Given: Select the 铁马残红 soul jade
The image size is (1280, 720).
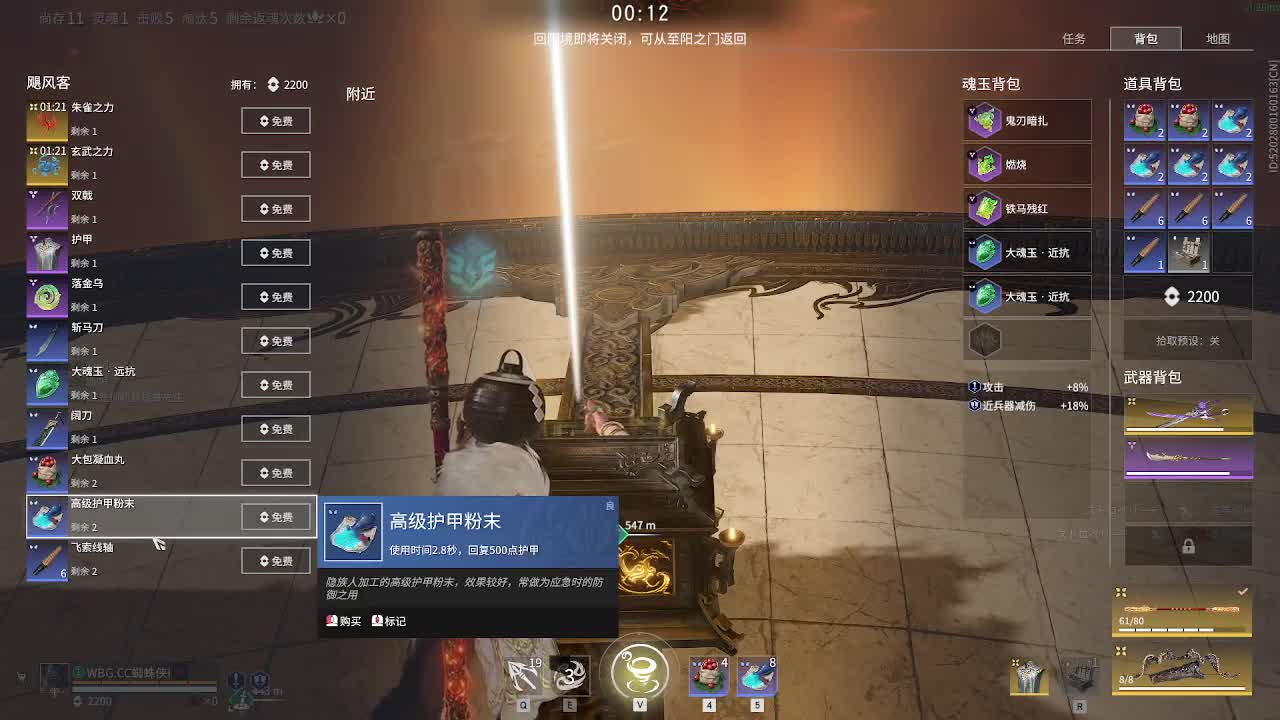Looking at the screenshot, I should pos(1027,208).
